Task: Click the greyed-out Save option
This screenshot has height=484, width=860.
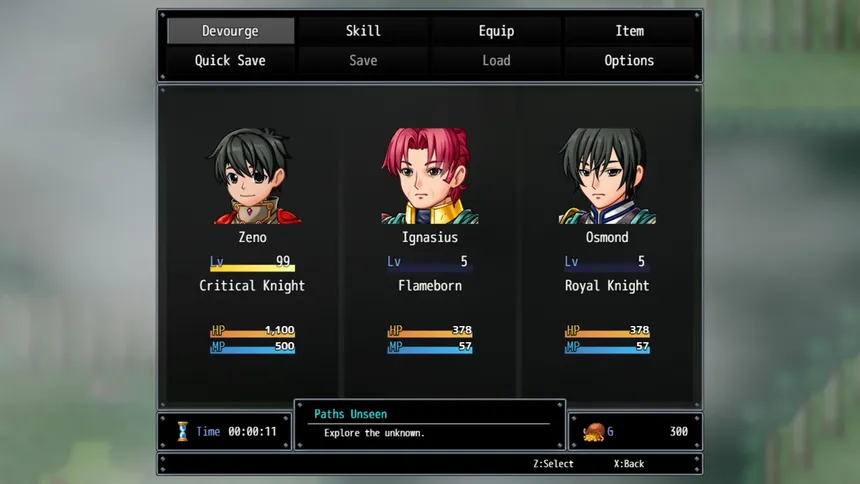Action: point(363,61)
